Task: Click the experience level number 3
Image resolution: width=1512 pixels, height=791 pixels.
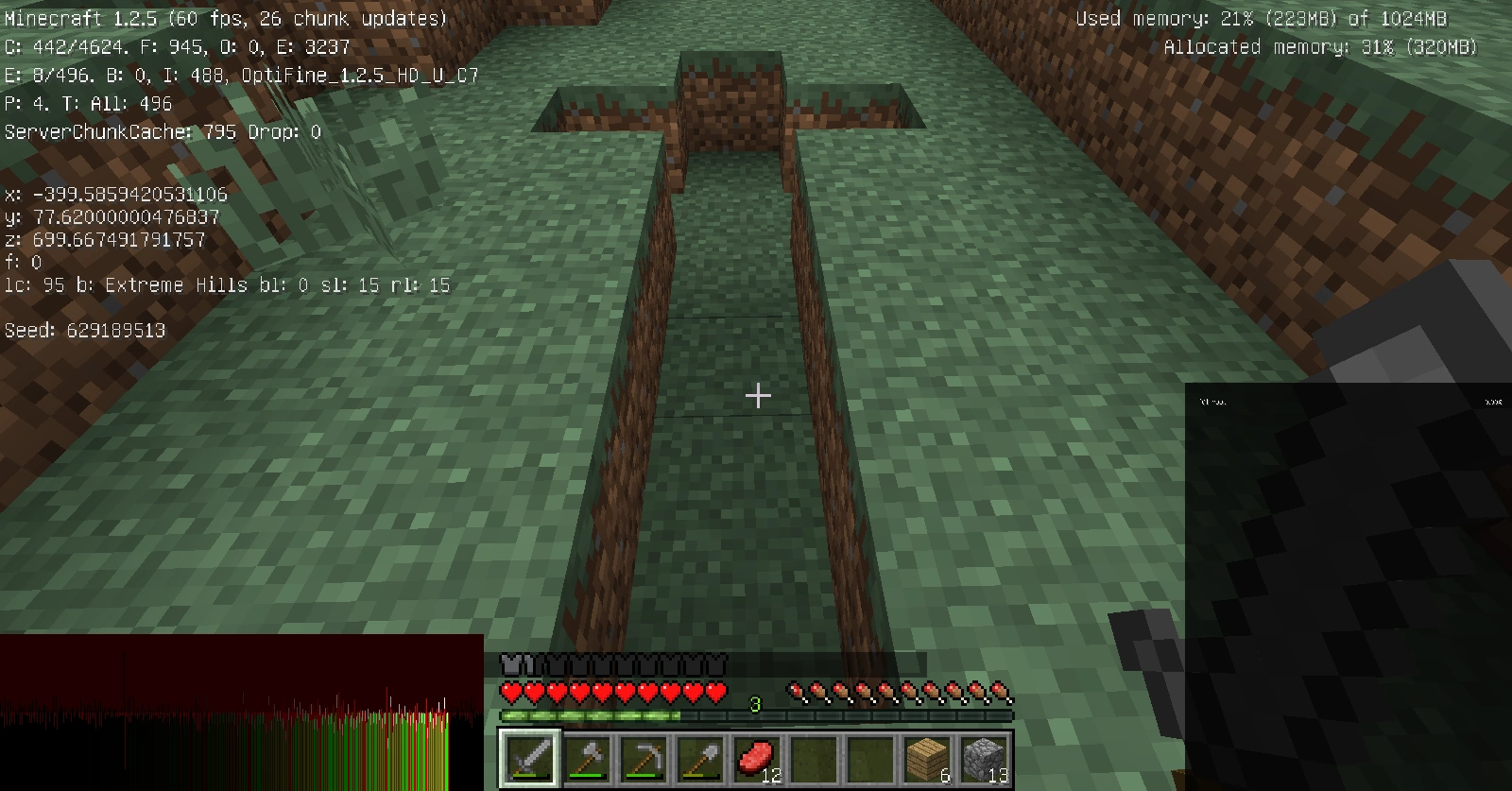Action: (753, 704)
